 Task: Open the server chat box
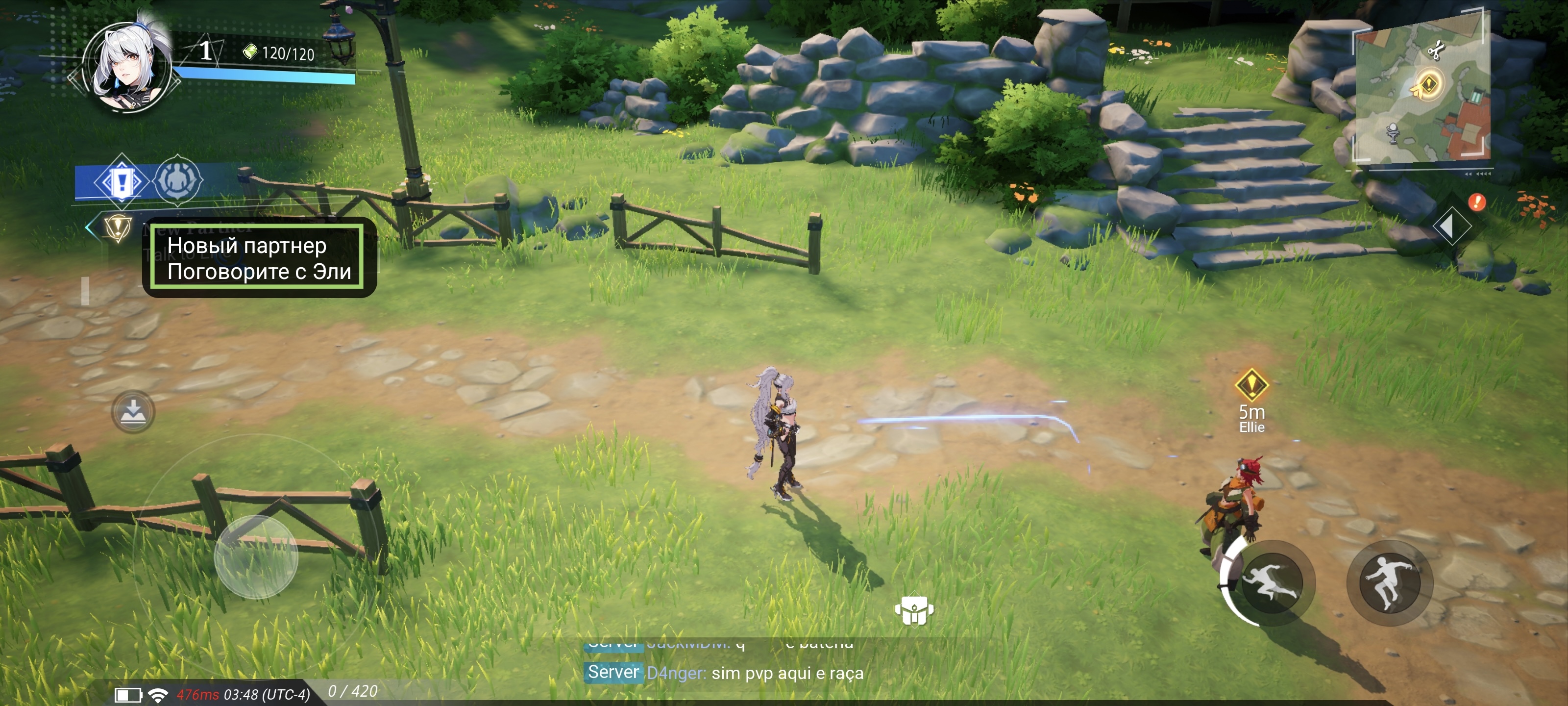(724, 672)
